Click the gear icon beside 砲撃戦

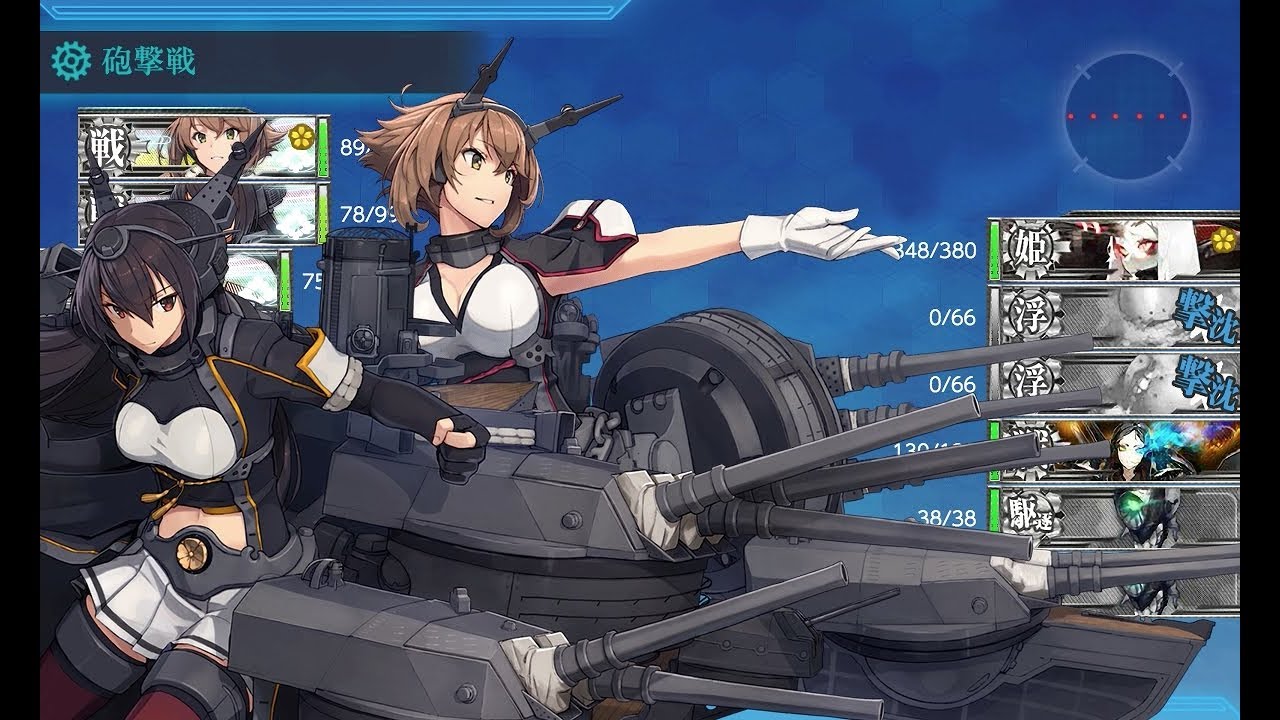[x=70, y=62]
